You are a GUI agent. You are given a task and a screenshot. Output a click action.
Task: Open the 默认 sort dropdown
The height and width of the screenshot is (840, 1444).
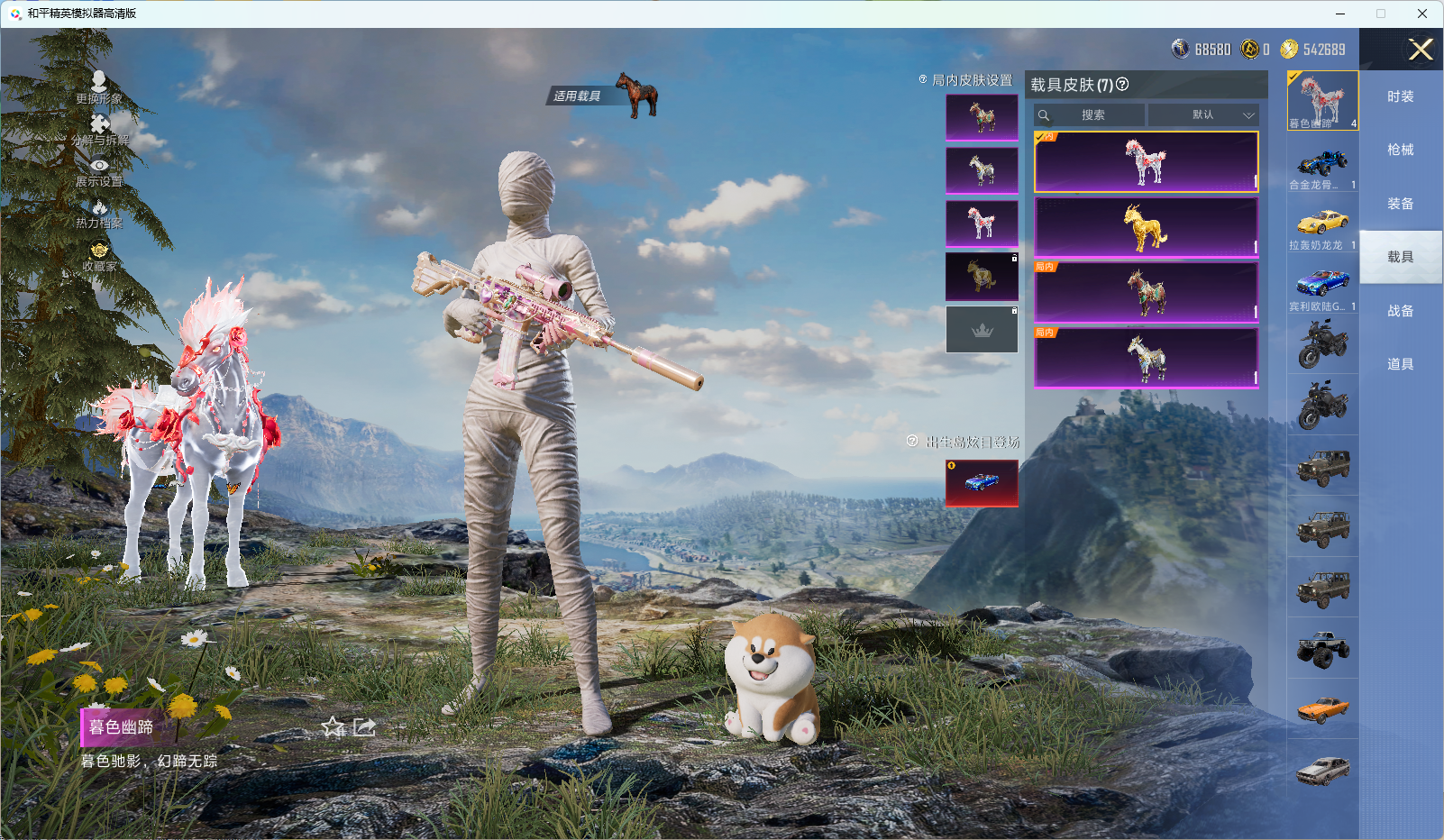[1203, 115]
